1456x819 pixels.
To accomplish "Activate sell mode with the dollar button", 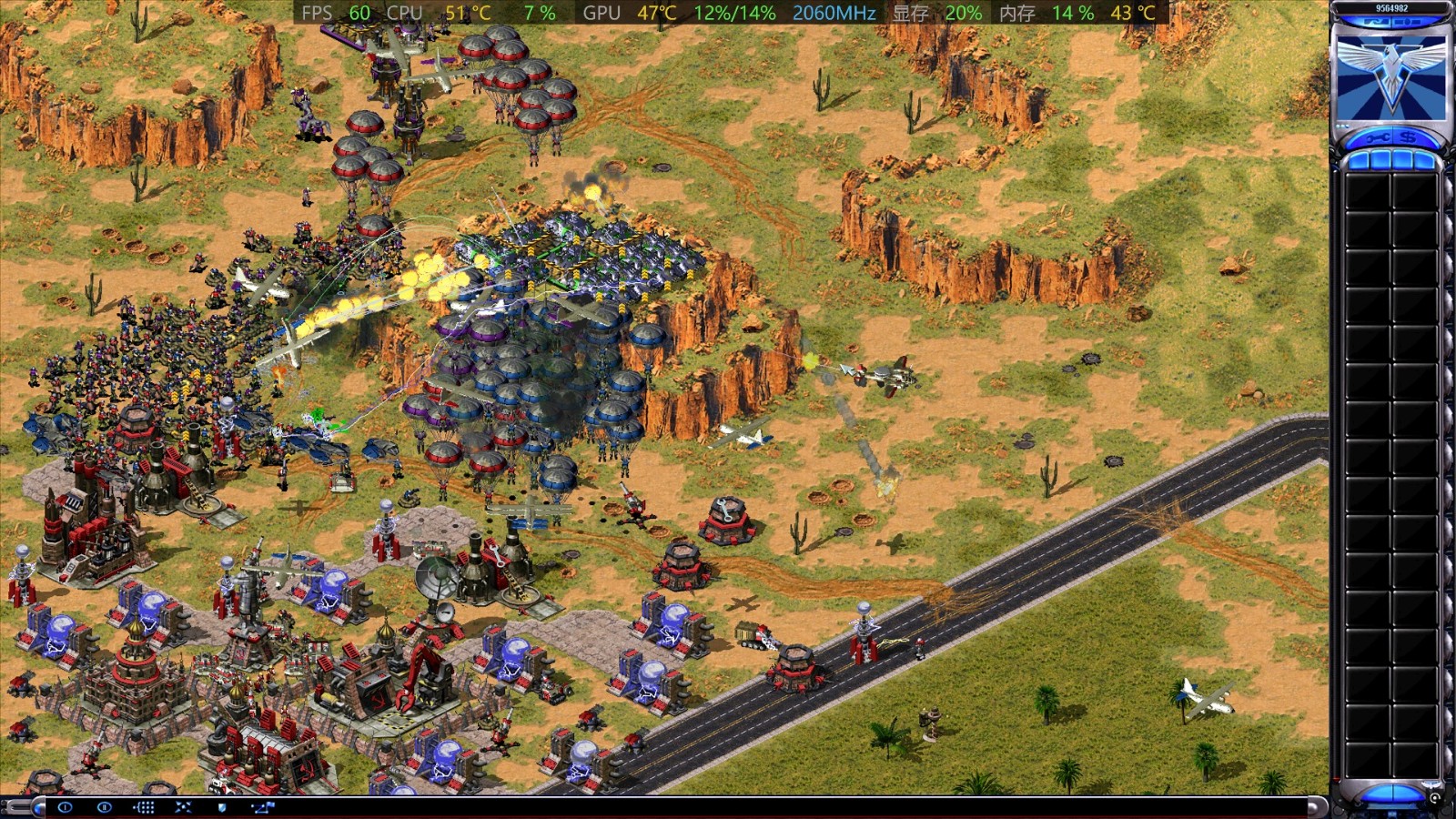I will tap(1408, 139).
